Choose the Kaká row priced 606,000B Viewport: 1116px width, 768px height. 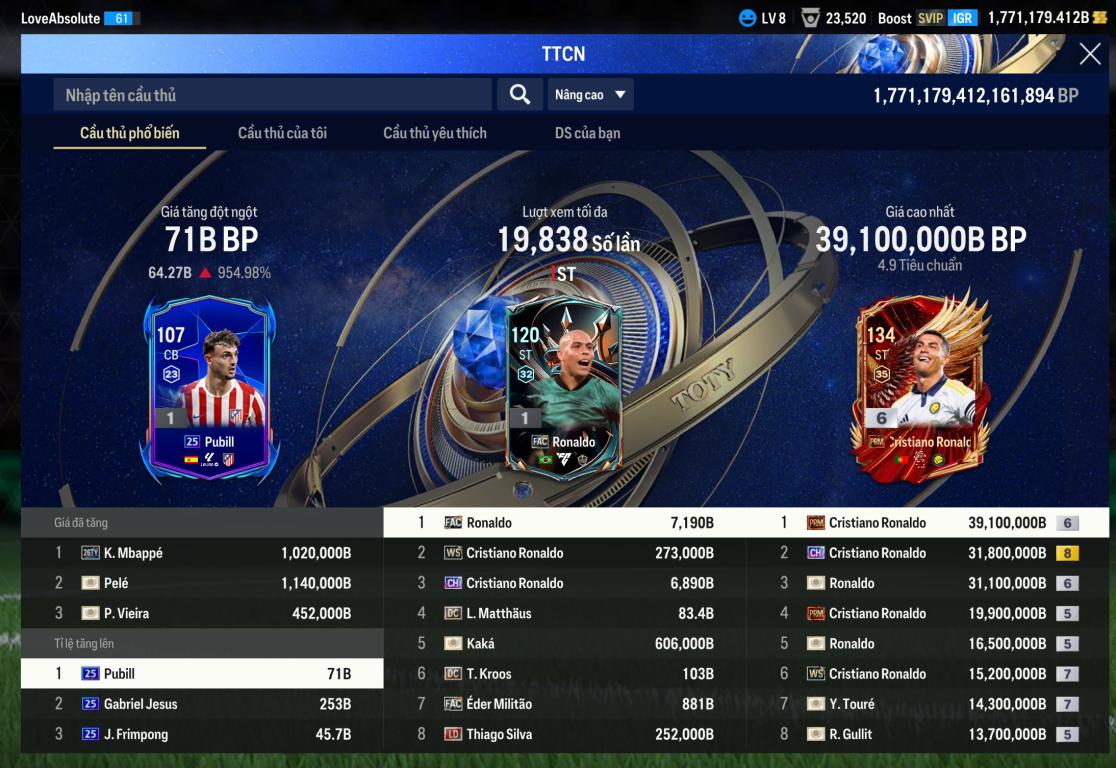(565, 644)
